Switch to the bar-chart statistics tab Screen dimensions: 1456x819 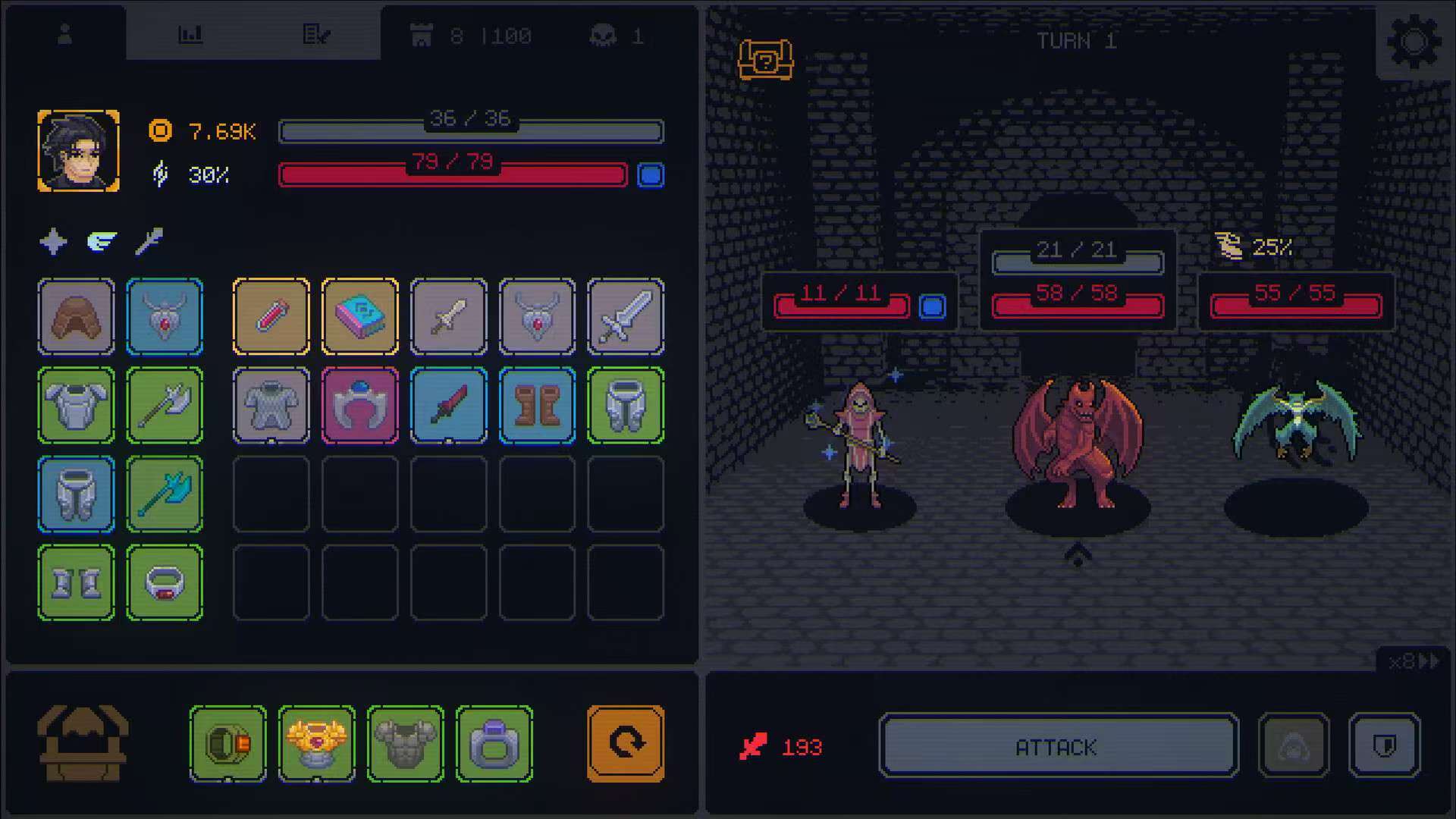tap(190, 33)
